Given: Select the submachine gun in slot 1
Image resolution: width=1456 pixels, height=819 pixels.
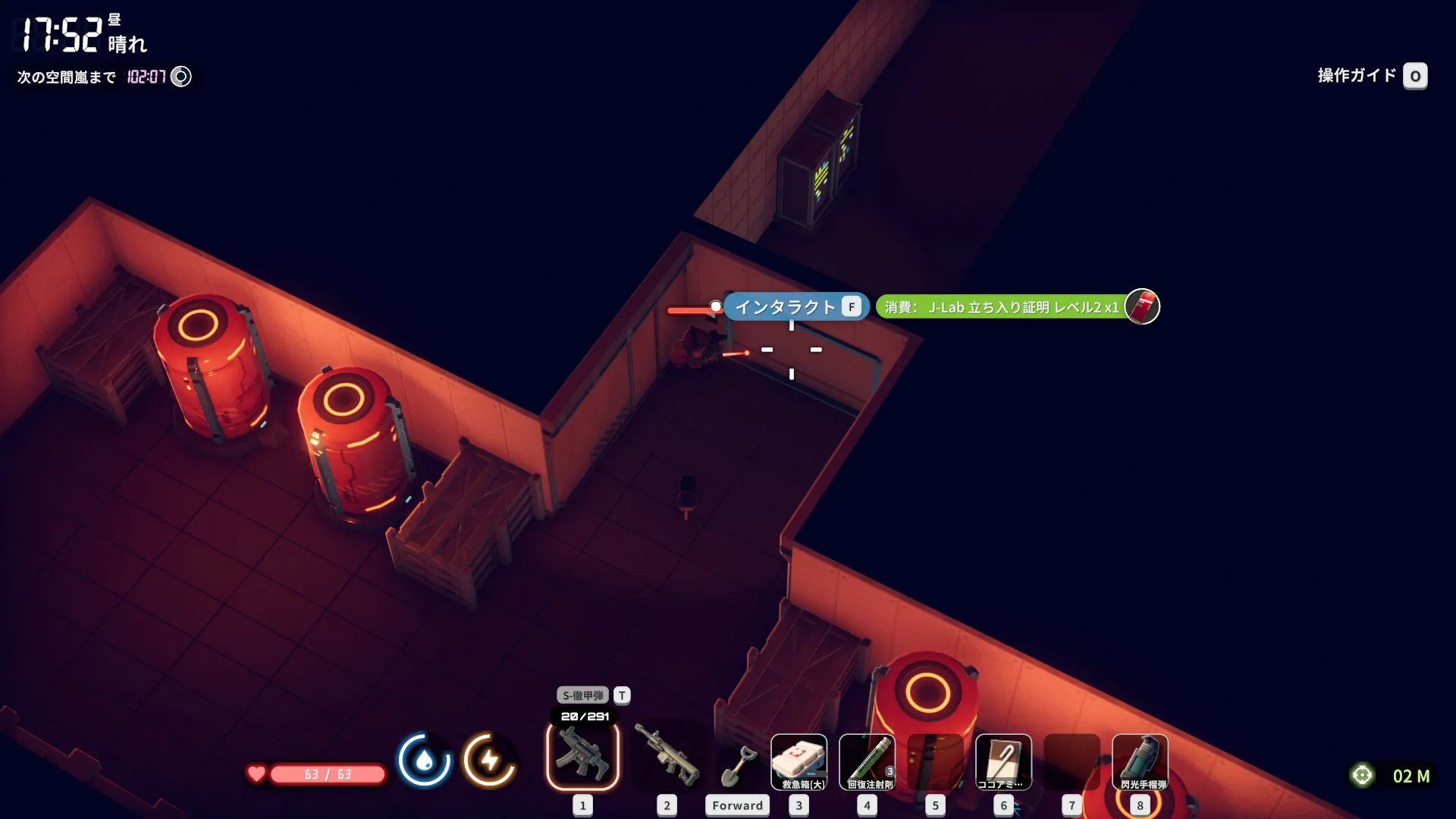Looking at the screenshot, I should click(x=582, y=756).
